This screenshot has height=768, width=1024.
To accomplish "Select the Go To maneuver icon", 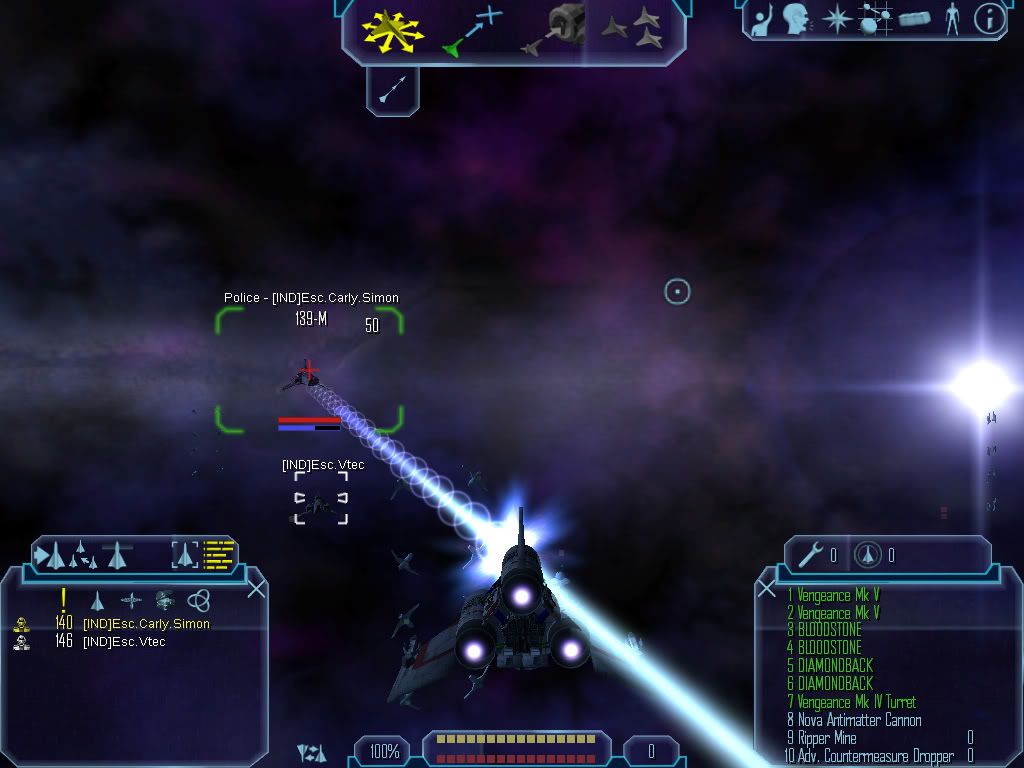I will click(x=471, y=30).
